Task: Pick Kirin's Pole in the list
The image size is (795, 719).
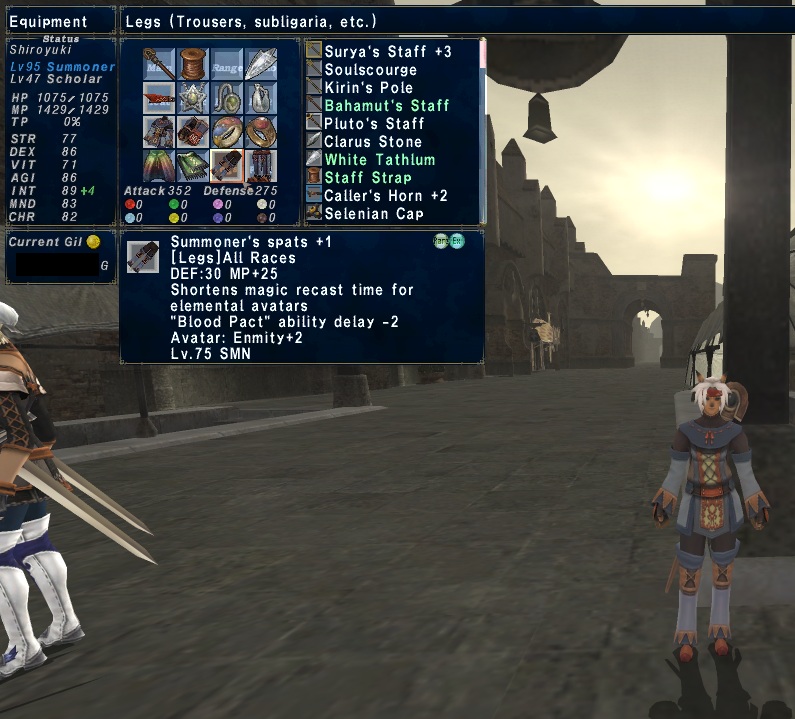Action: [x=368, y=87]
